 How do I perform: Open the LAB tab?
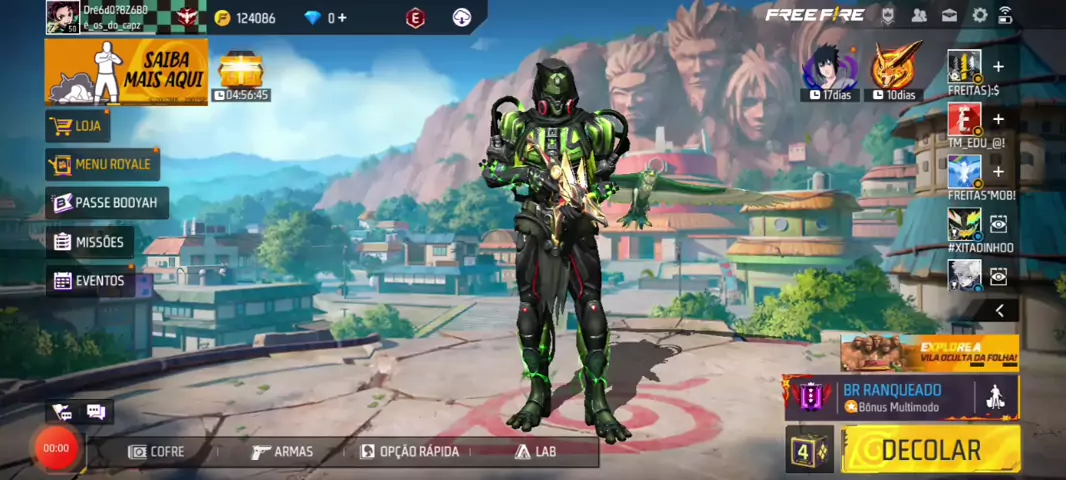535,452
